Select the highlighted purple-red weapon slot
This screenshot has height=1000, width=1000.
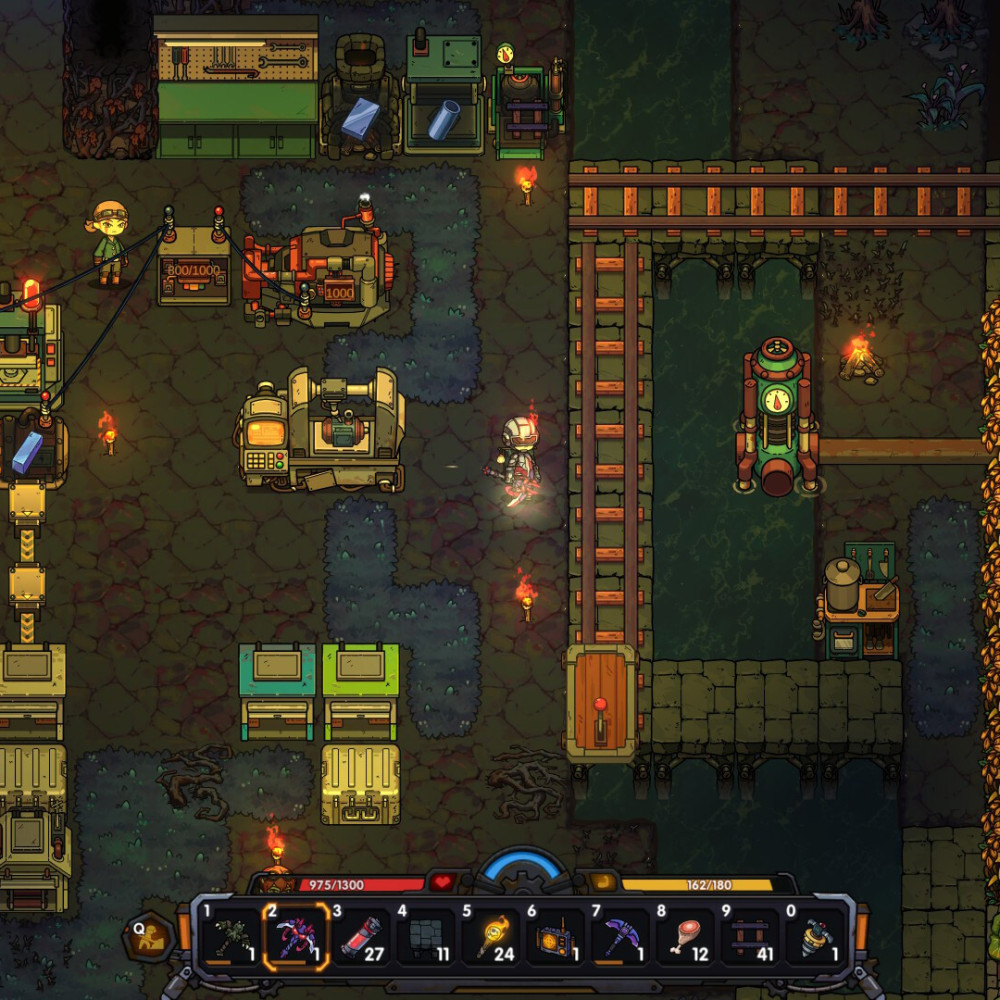pos(295,937)
